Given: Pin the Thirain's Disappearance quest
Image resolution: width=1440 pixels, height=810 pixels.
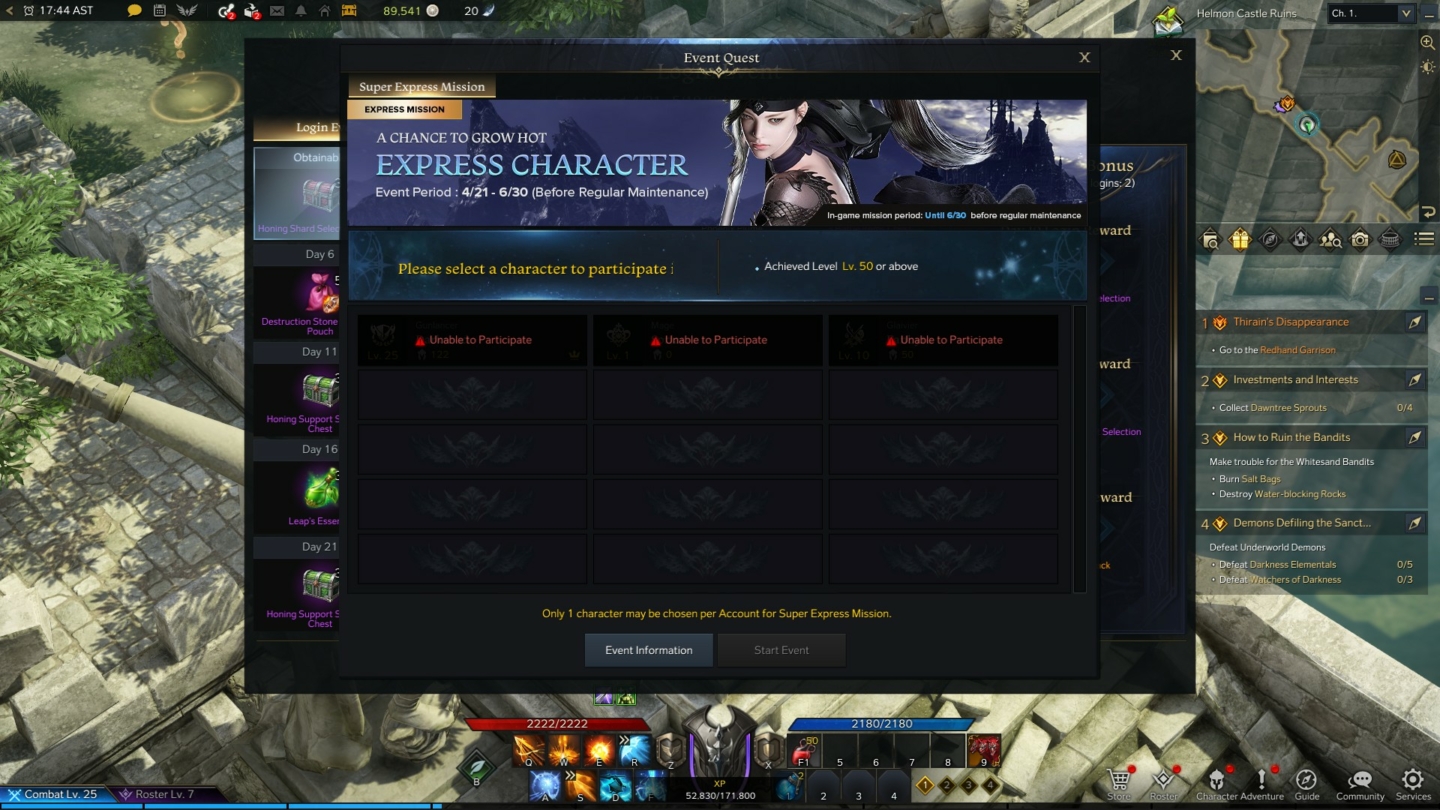Looking at the screenshot, I should [x=1414, y=322].
